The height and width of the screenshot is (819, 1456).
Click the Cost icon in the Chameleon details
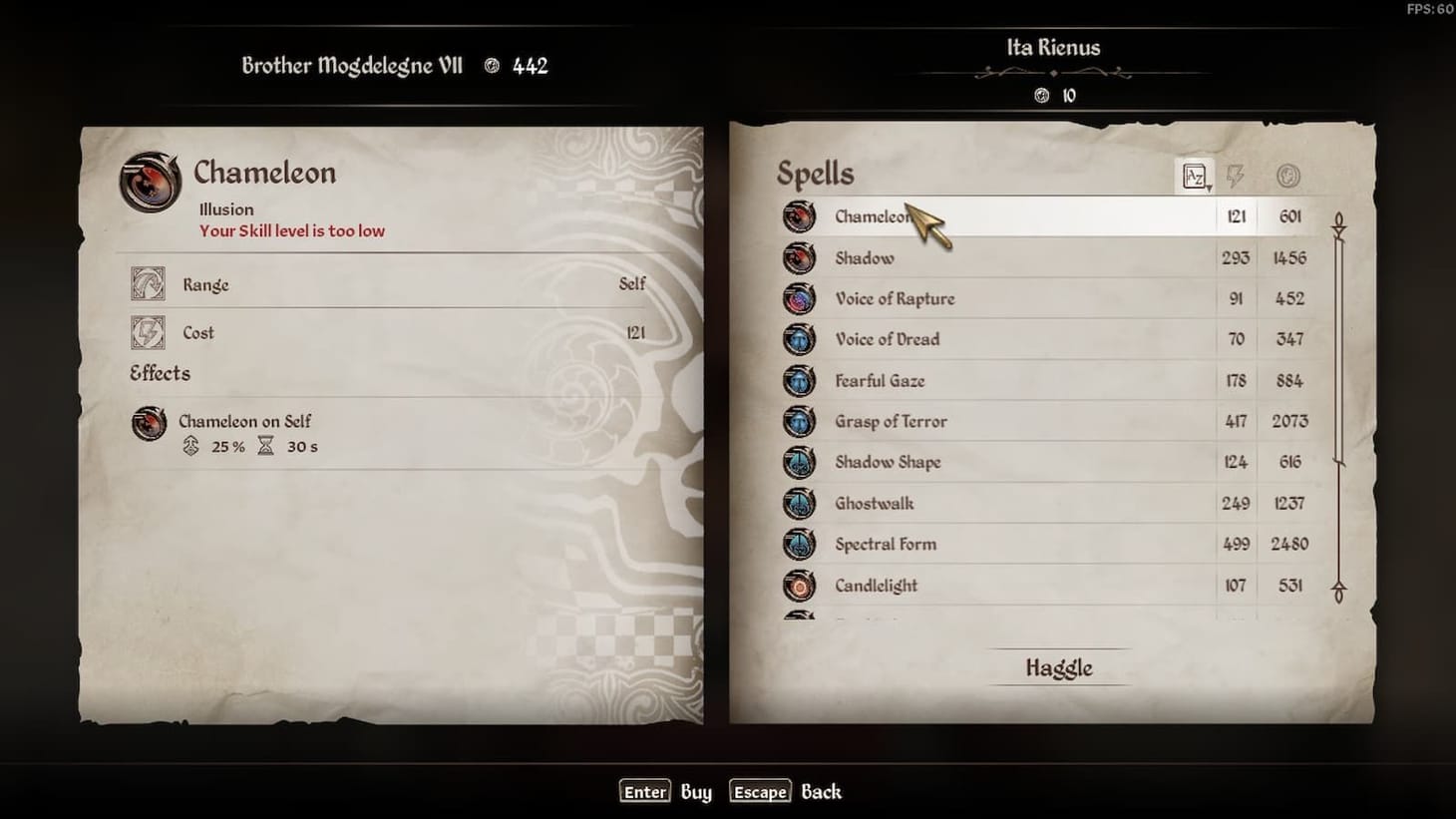[x=148, y=333]
